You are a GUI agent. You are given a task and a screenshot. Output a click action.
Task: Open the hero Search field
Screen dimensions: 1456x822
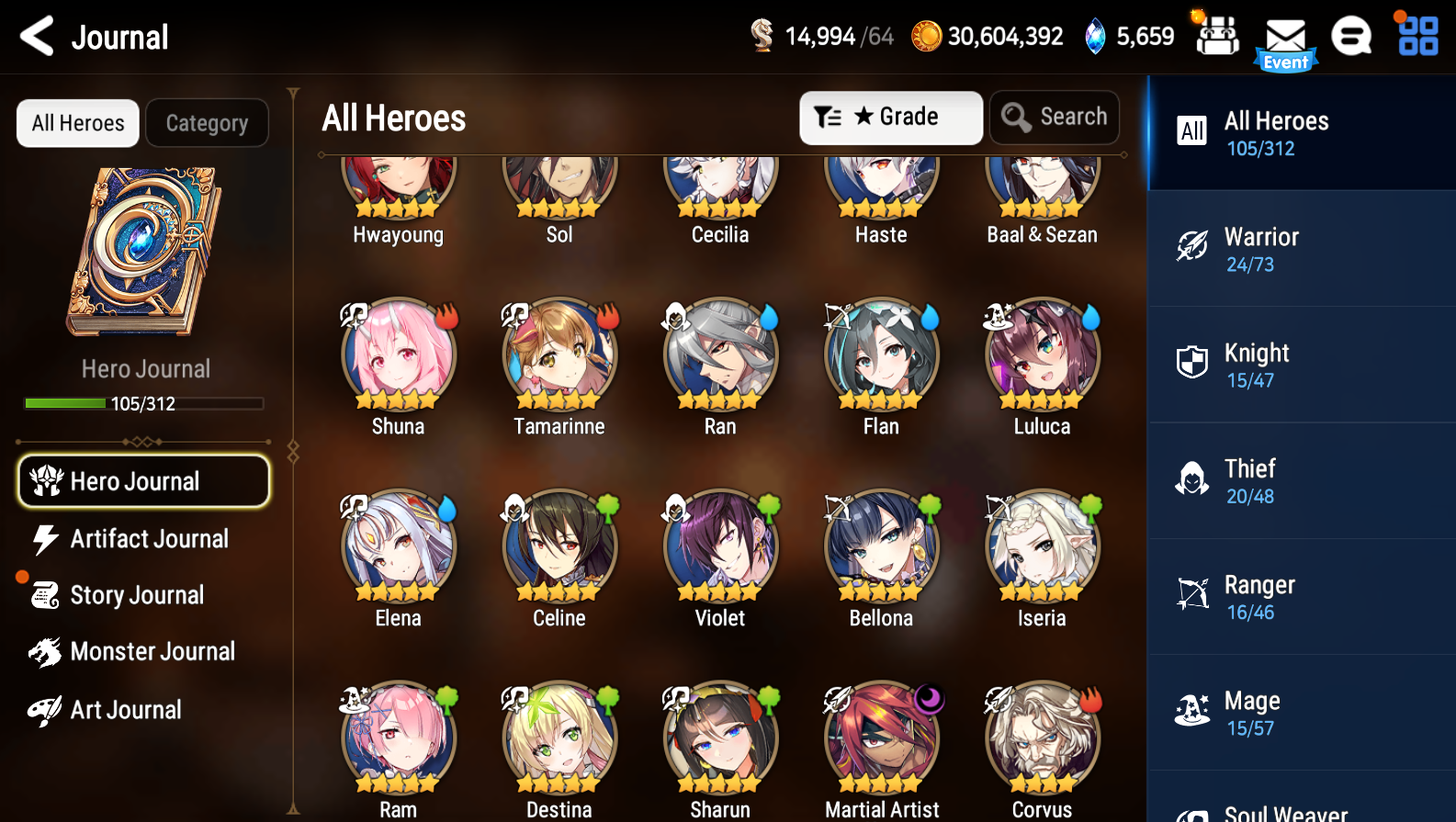pos(1054,117)
